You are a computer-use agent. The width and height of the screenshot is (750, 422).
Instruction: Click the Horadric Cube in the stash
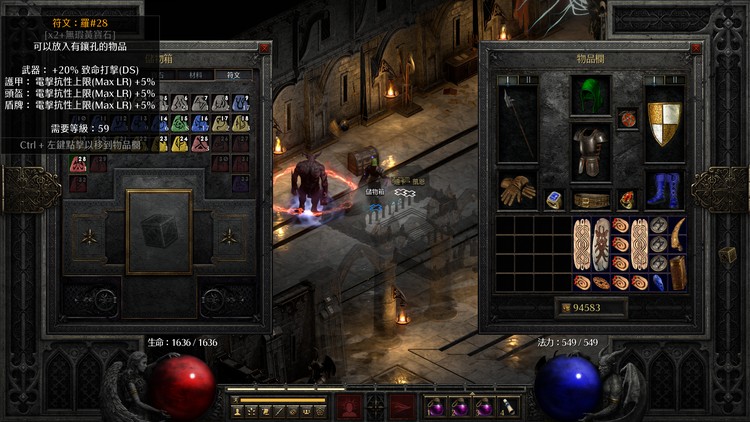coord(158,231)
